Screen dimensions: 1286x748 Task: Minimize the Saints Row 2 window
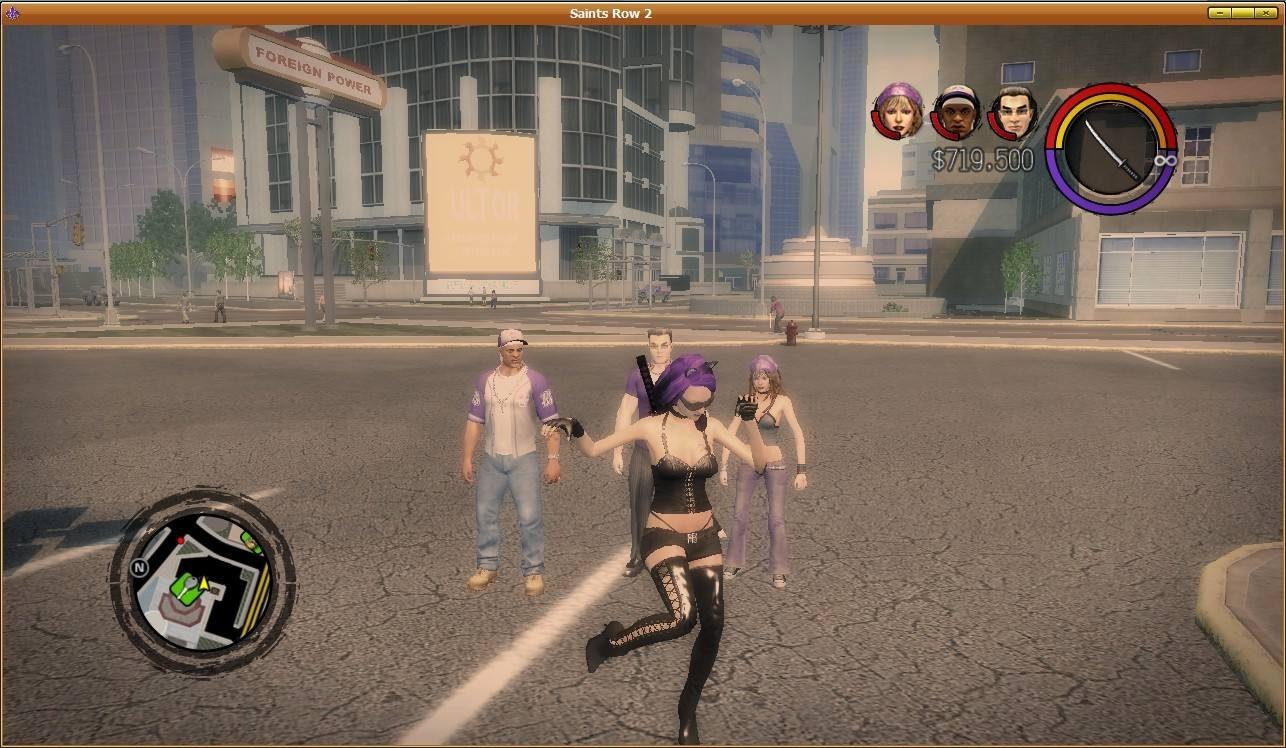point(1219,13)
